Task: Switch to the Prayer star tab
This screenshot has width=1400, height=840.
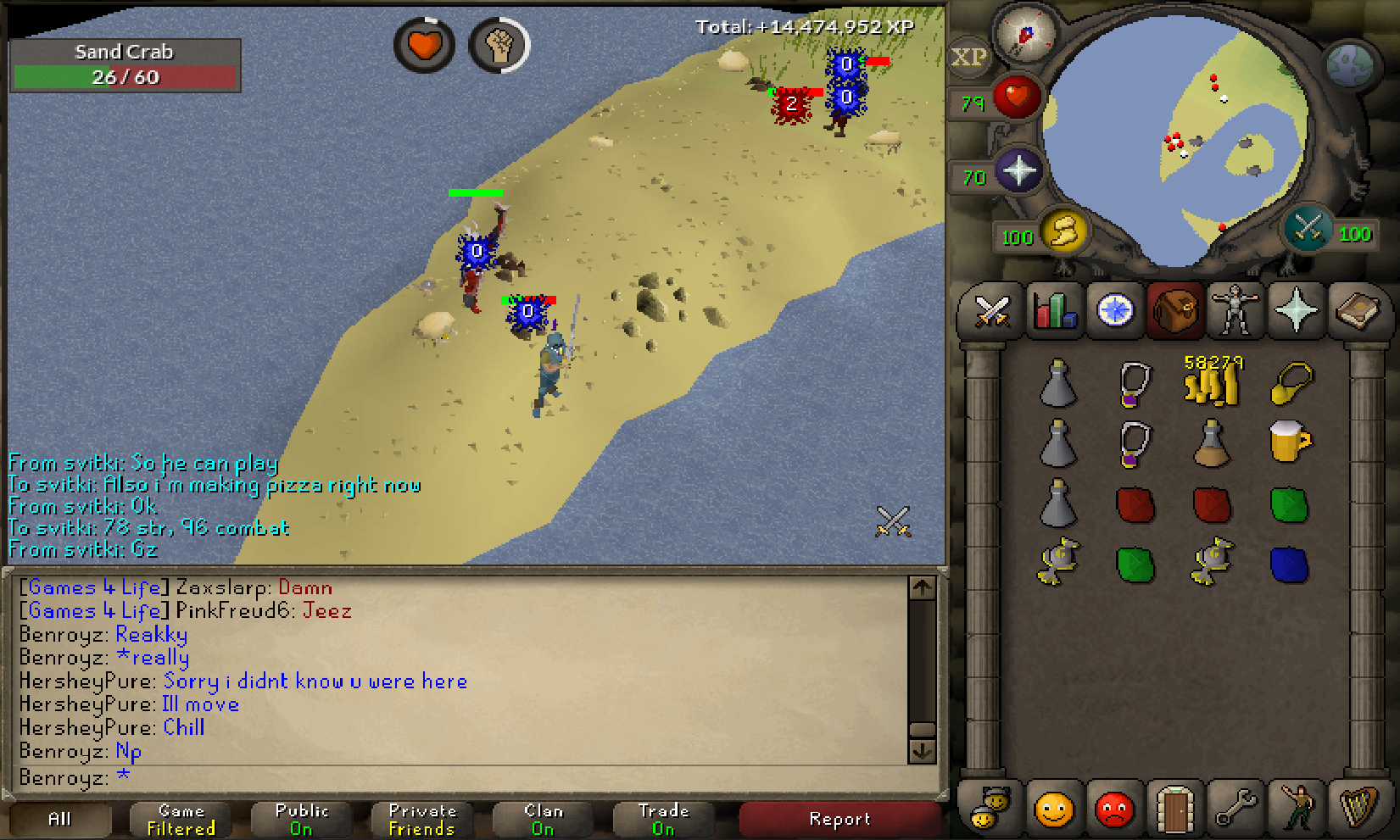Action: tap(1297, 311)
